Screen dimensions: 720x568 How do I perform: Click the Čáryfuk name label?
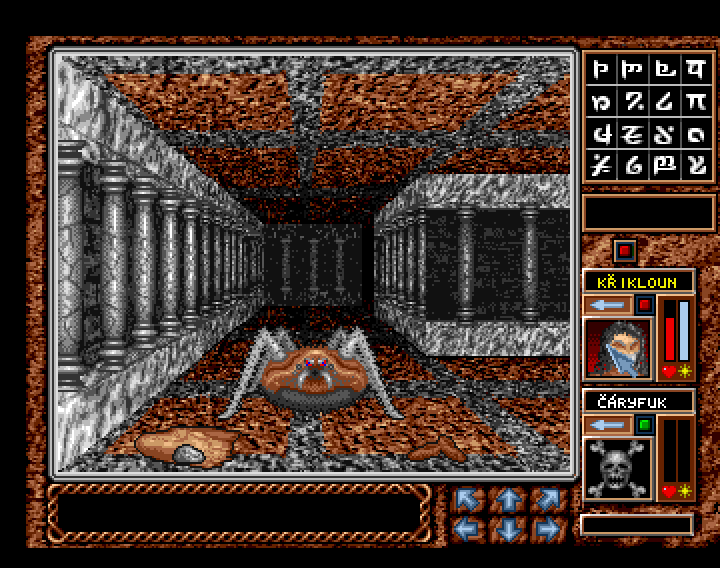coord(638,402)
